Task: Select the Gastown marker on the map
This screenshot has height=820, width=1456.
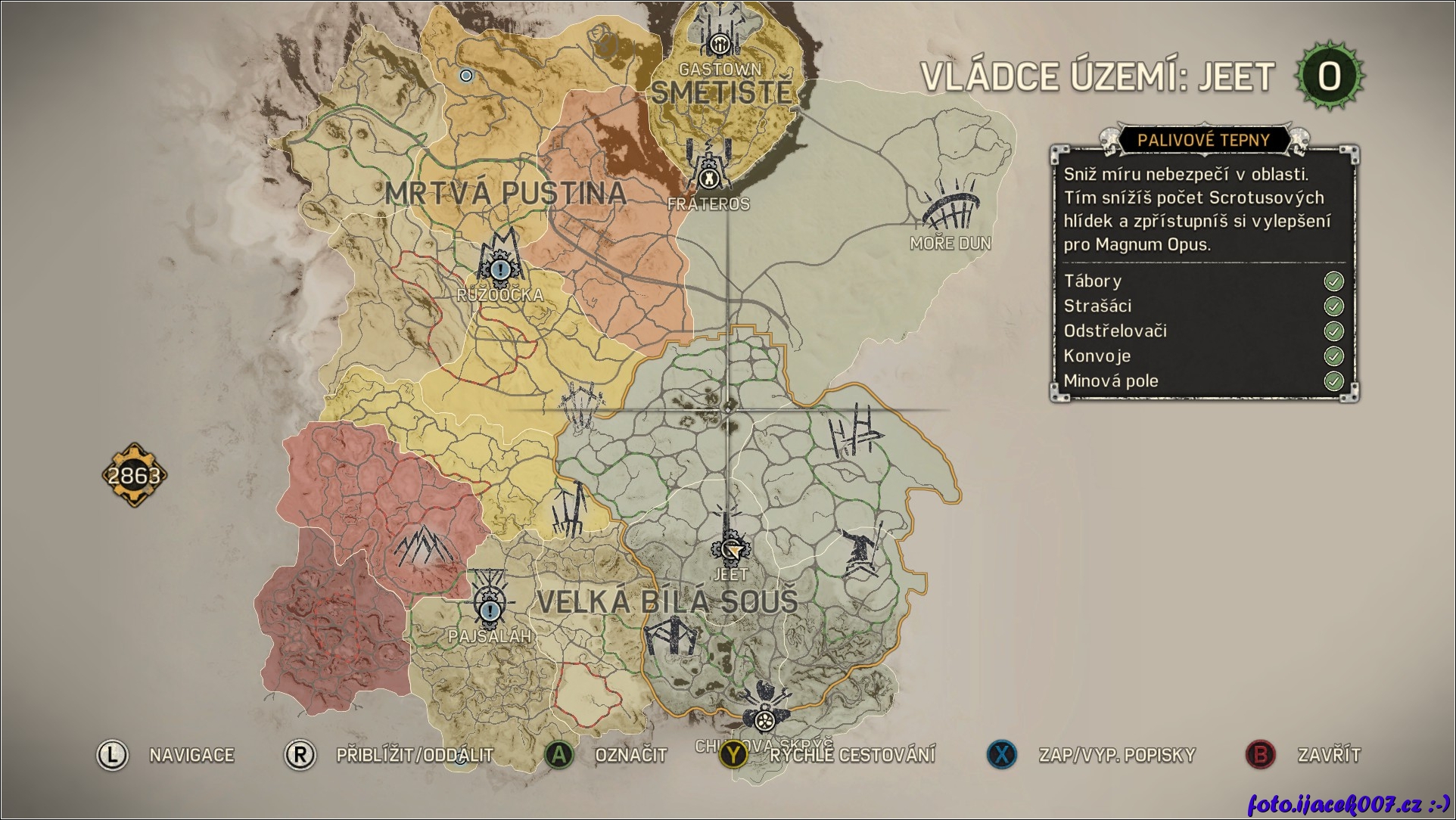Action: (x=719, y=41)
